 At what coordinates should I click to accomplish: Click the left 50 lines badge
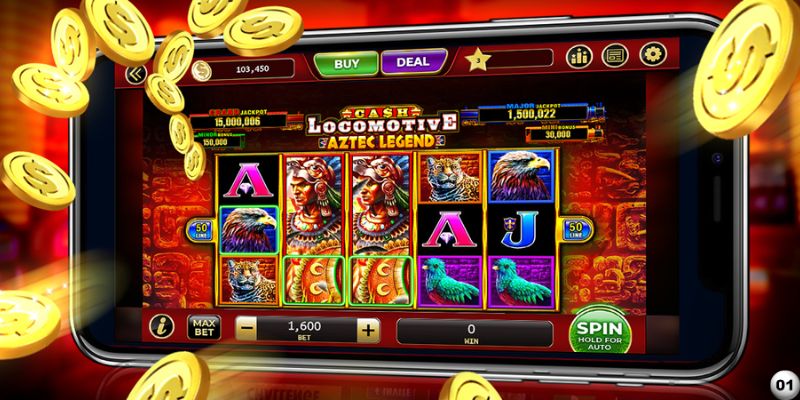[x=200, y=231]
